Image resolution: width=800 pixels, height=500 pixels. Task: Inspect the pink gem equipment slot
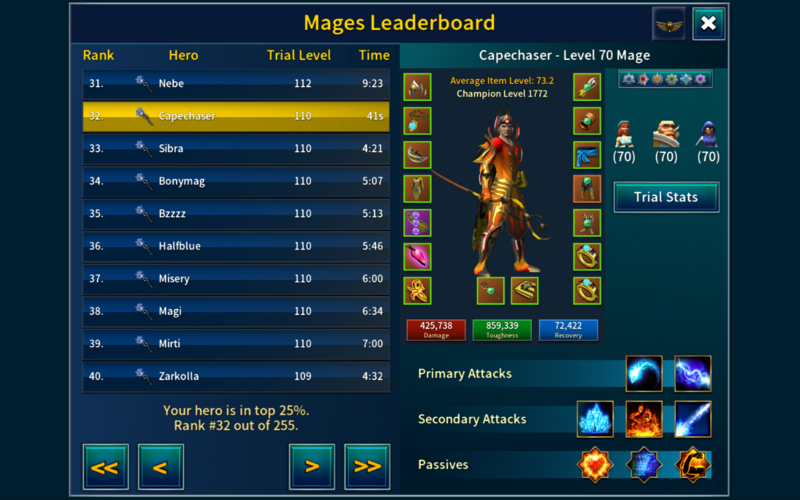tap(417, 257)
